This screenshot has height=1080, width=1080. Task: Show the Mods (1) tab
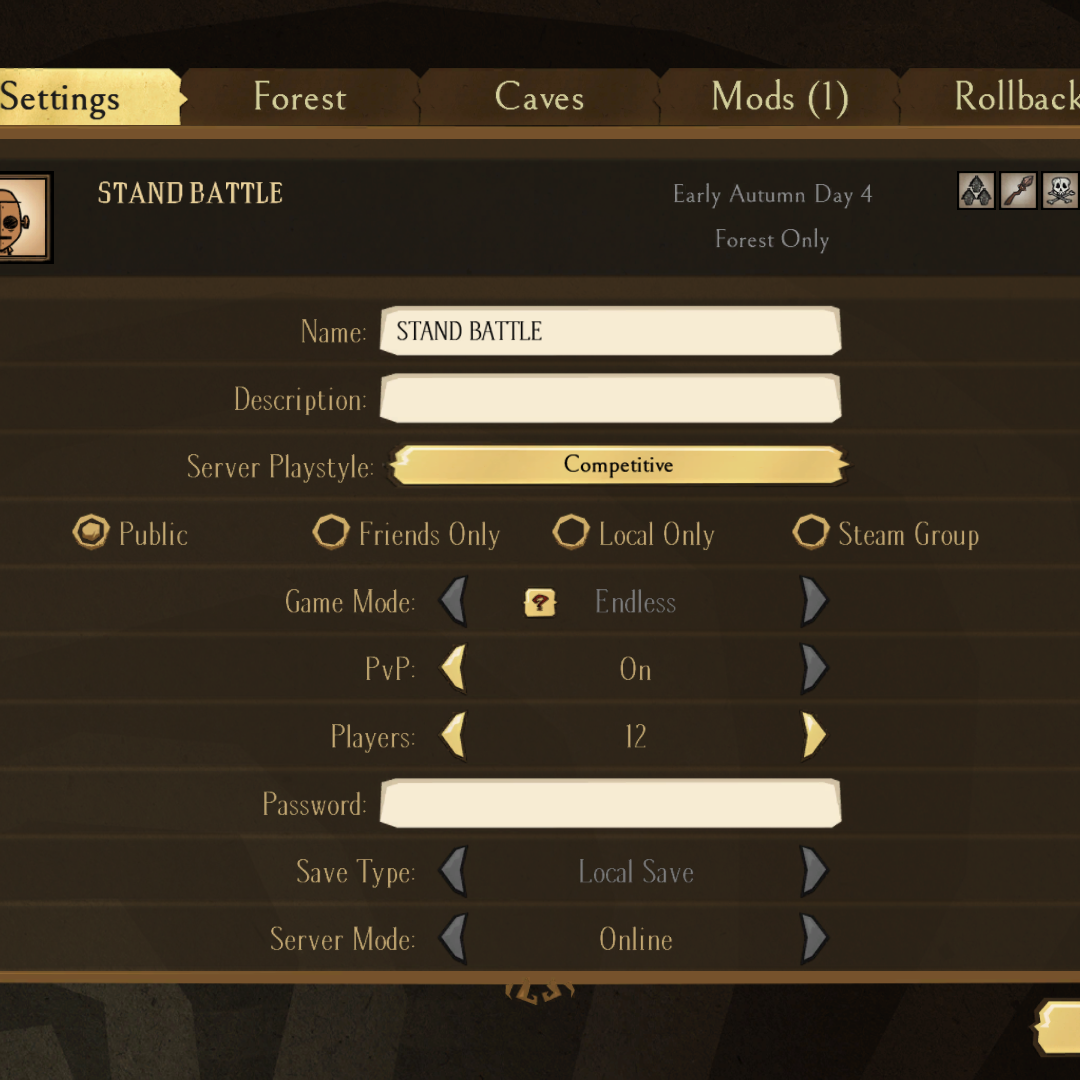click(779, 98)
